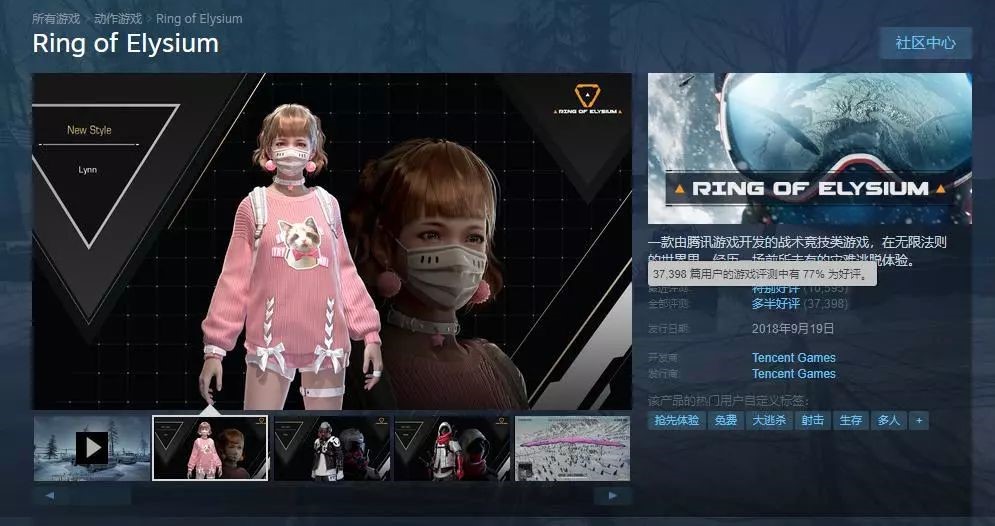The width and height of the screenshot is (995, 526).
Task: Open the publisher Tencent Games link
Action: (793, 374)
